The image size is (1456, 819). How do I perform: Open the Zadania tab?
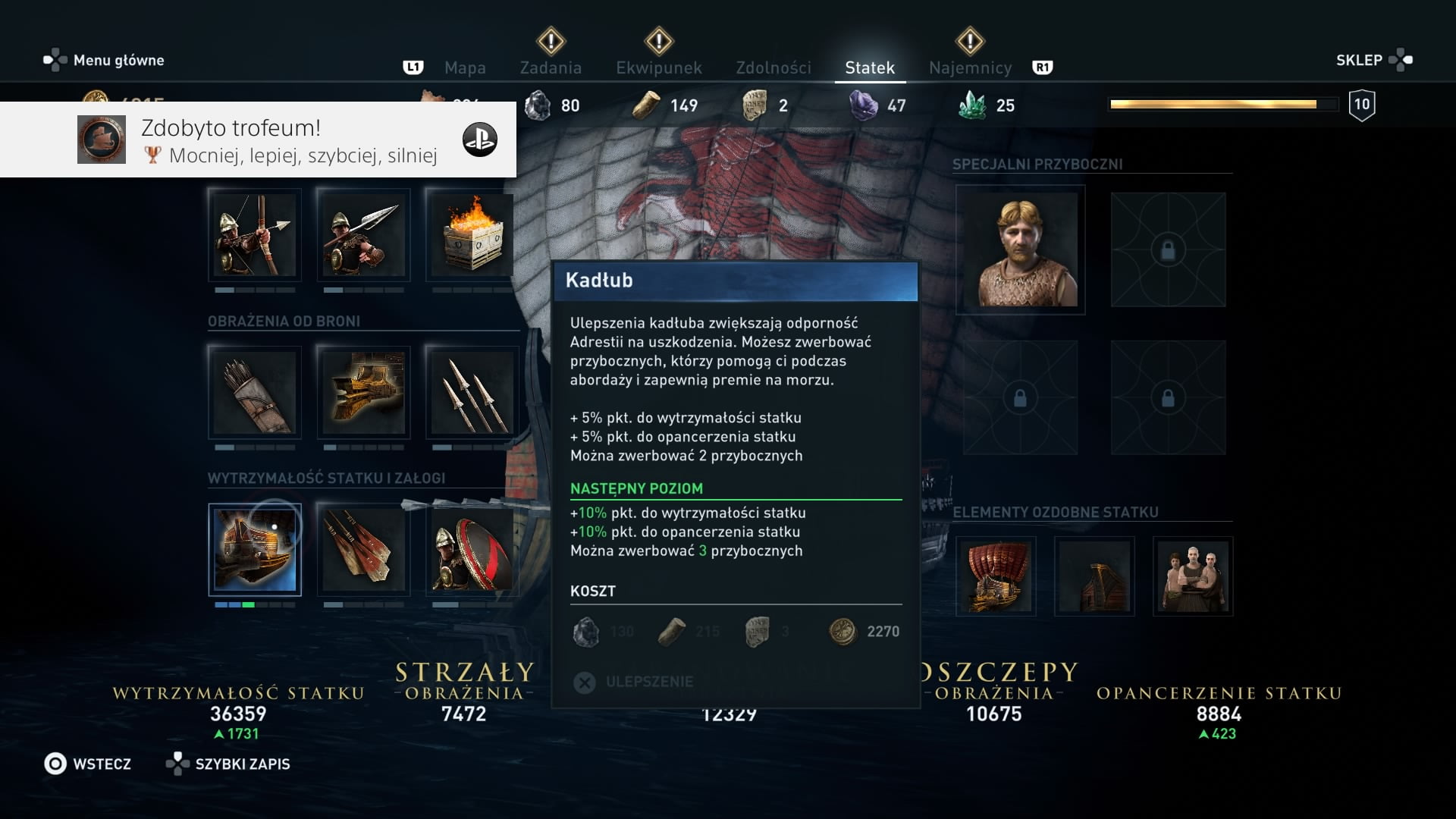tap(551, 68)
